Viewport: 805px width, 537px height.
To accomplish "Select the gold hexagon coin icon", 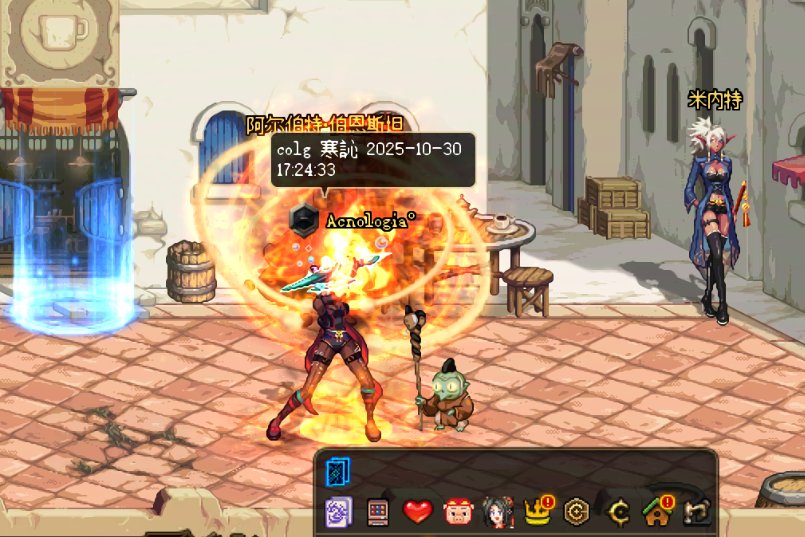I will pos(576,513).
